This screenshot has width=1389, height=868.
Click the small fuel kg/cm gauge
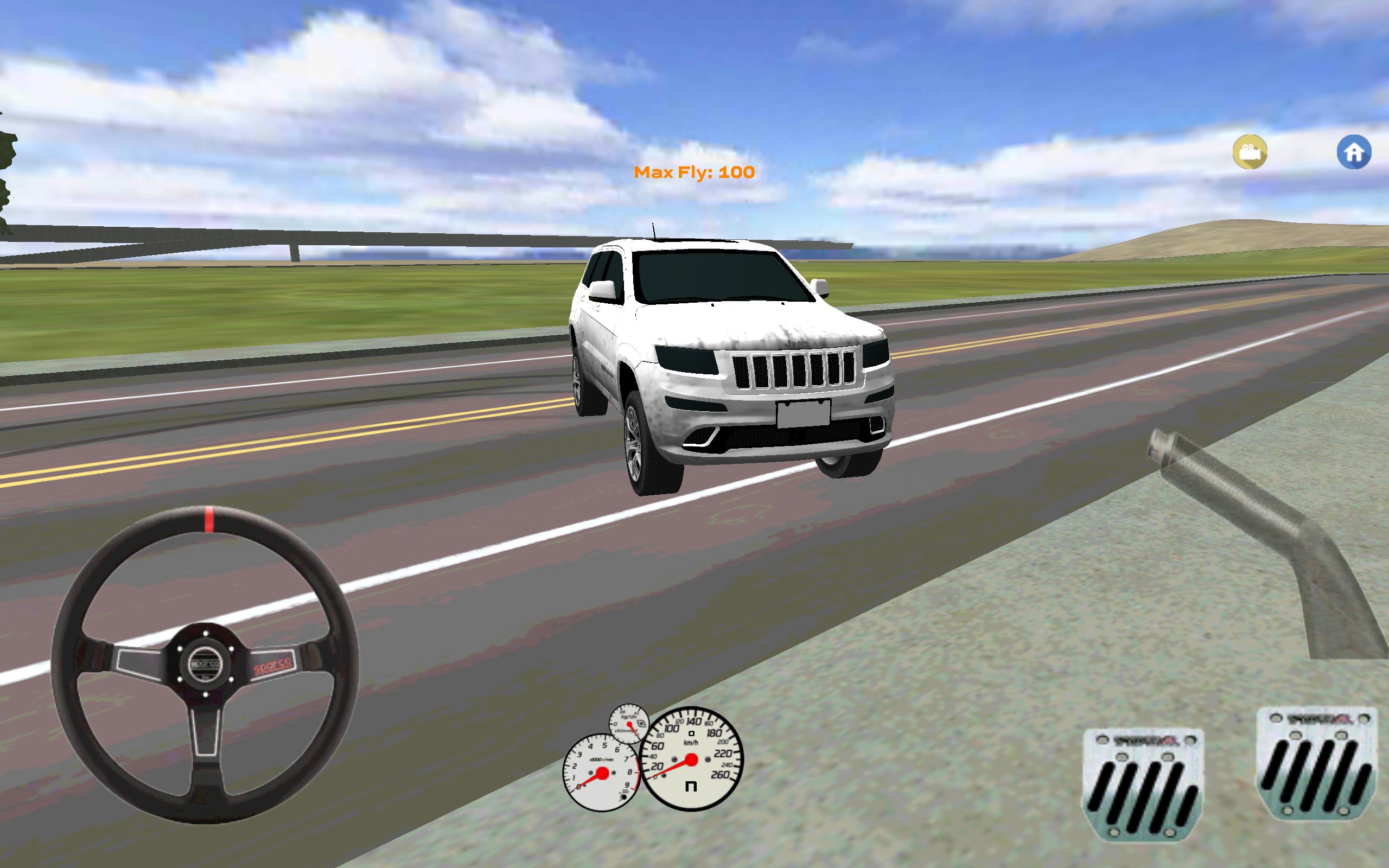pyautogui.click(x=629, y=724)
